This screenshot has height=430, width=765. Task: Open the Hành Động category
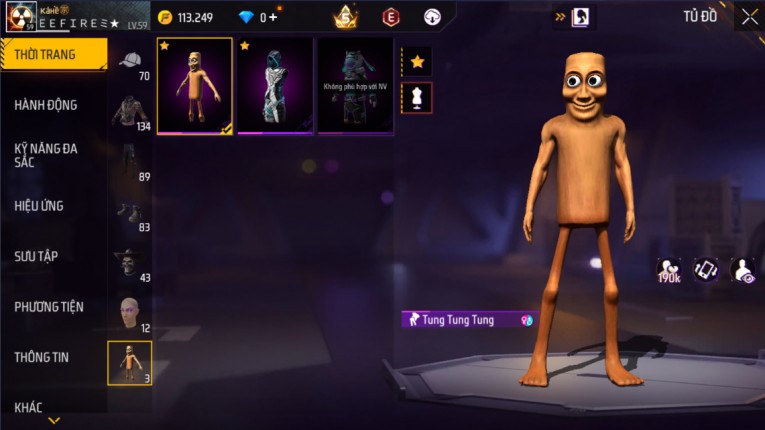46,105
